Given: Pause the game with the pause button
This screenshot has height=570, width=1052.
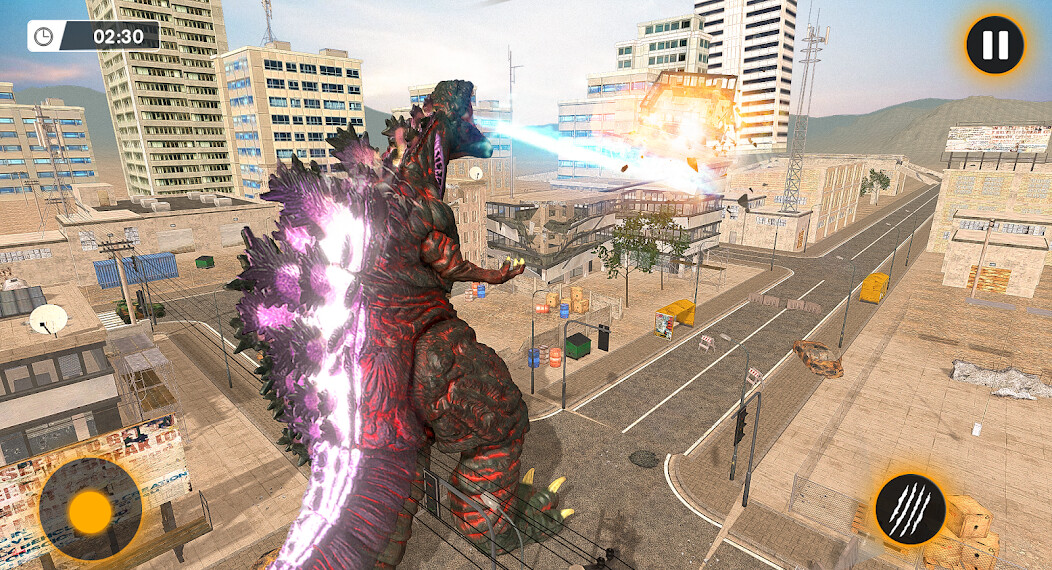Looking at the screenshot, I should point(995,45).
